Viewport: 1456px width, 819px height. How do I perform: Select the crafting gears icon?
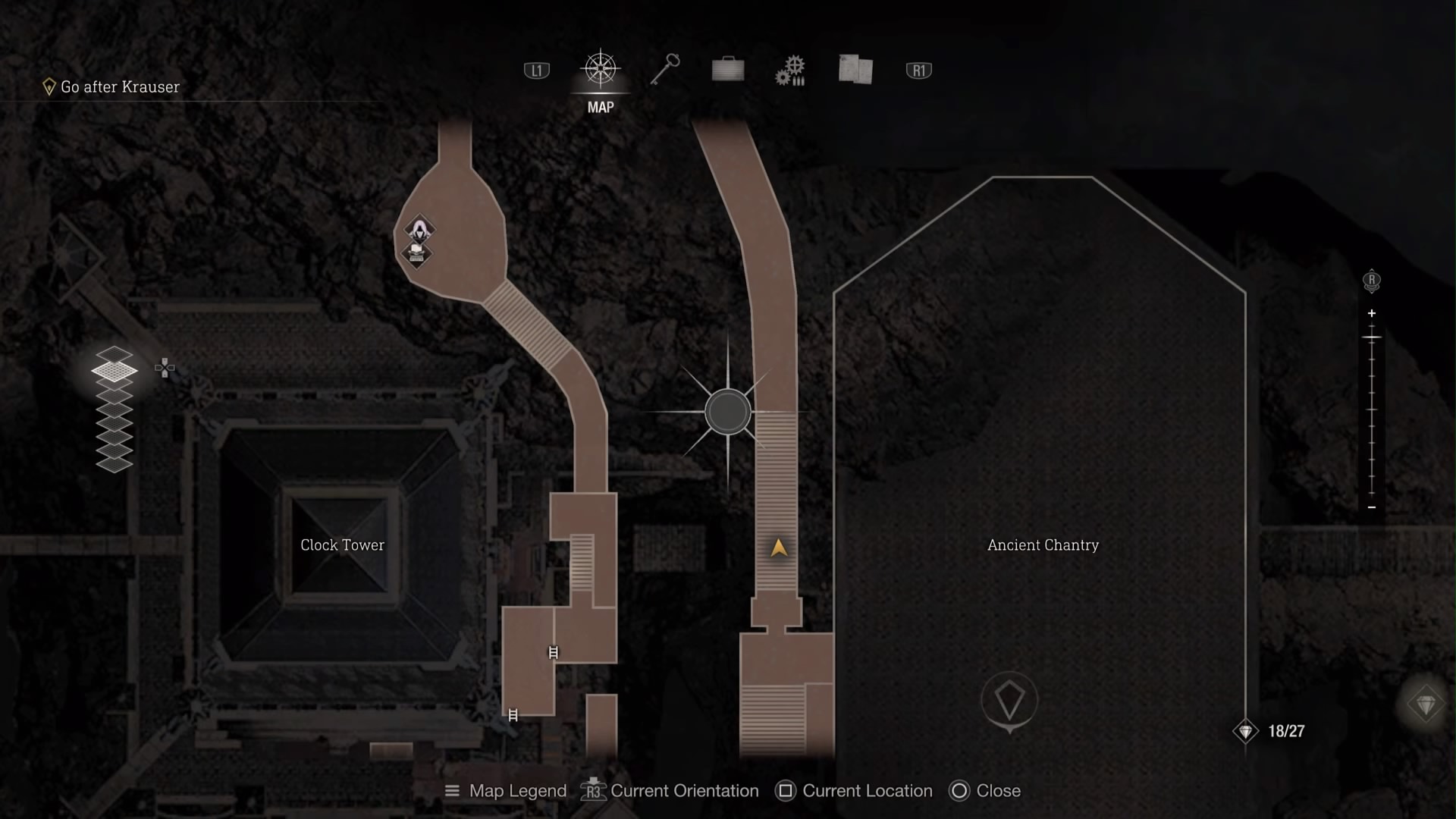point(791,69)
